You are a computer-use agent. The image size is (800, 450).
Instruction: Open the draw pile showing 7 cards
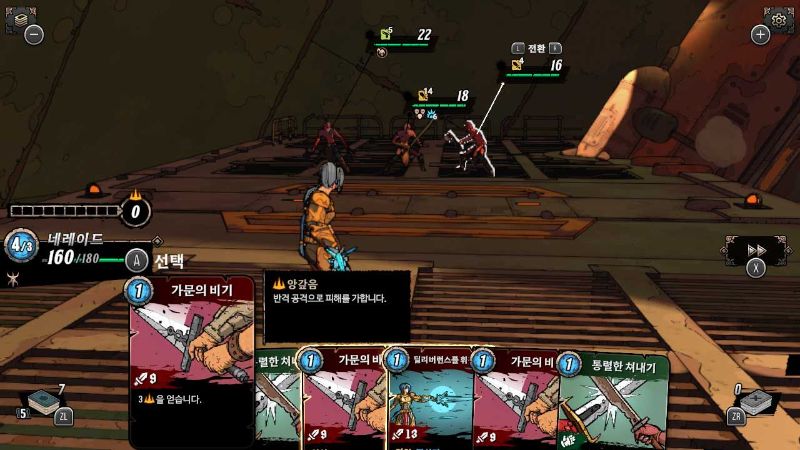click(x=46, y=402)
